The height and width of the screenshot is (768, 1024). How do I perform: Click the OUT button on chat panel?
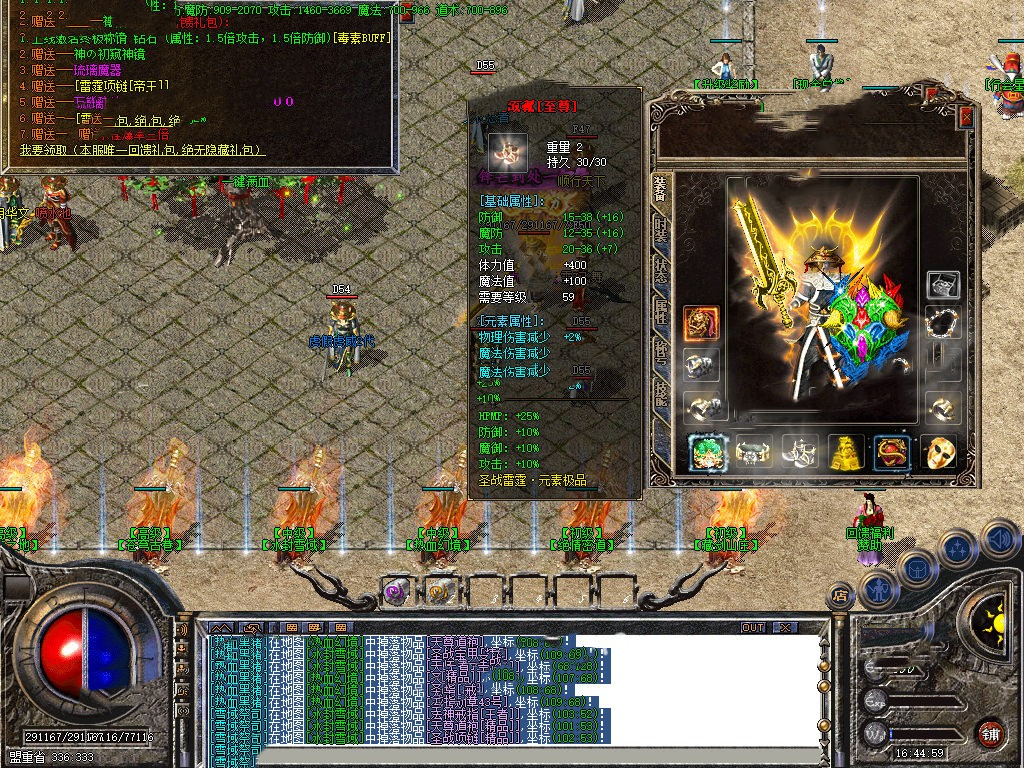click(753, 628)
